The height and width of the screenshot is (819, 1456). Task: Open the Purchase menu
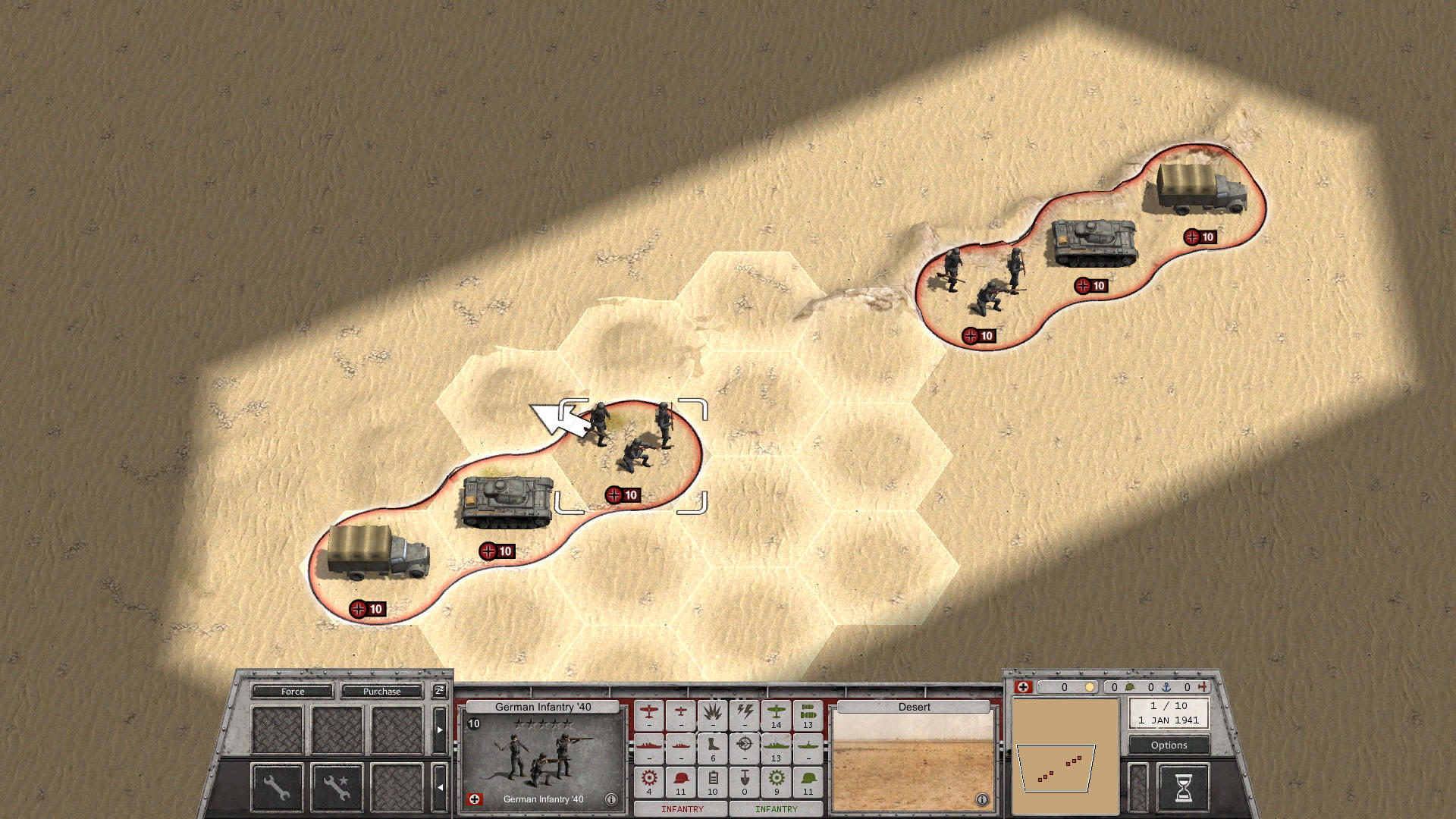381,692
